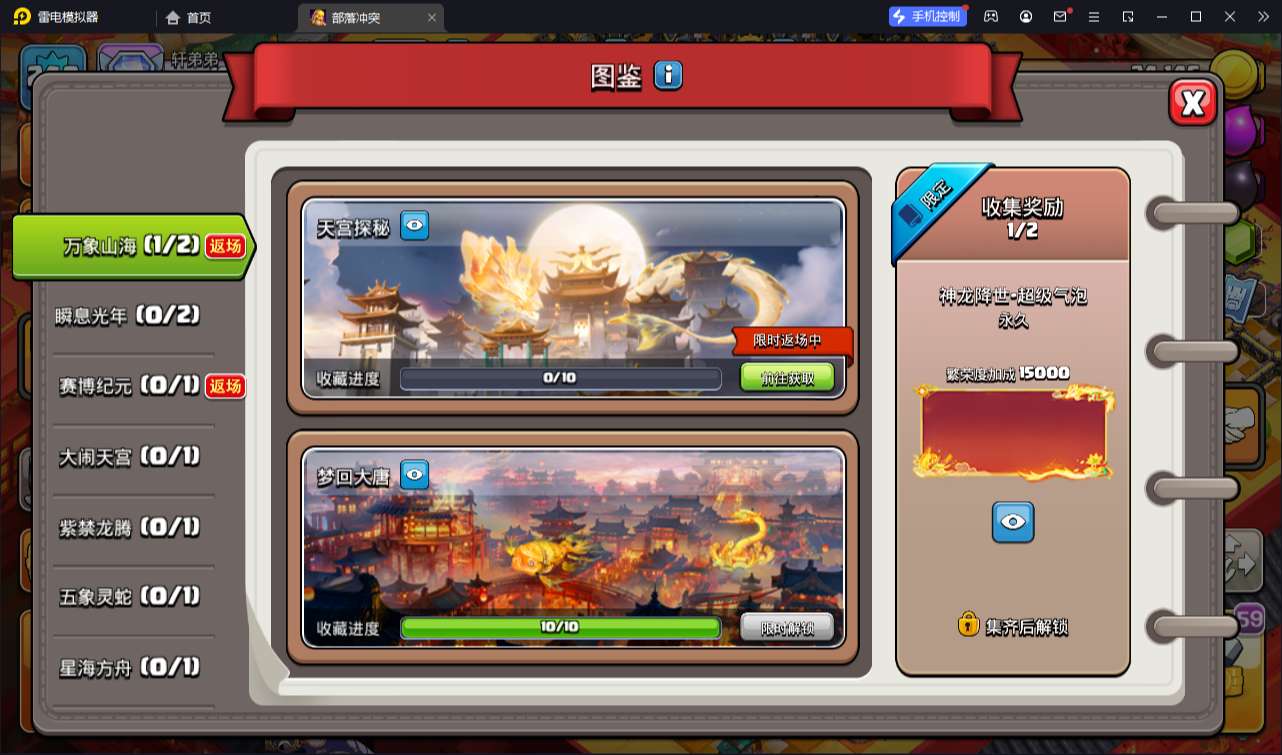Open the hamburger menu in the title bar

click(1095, 16)
